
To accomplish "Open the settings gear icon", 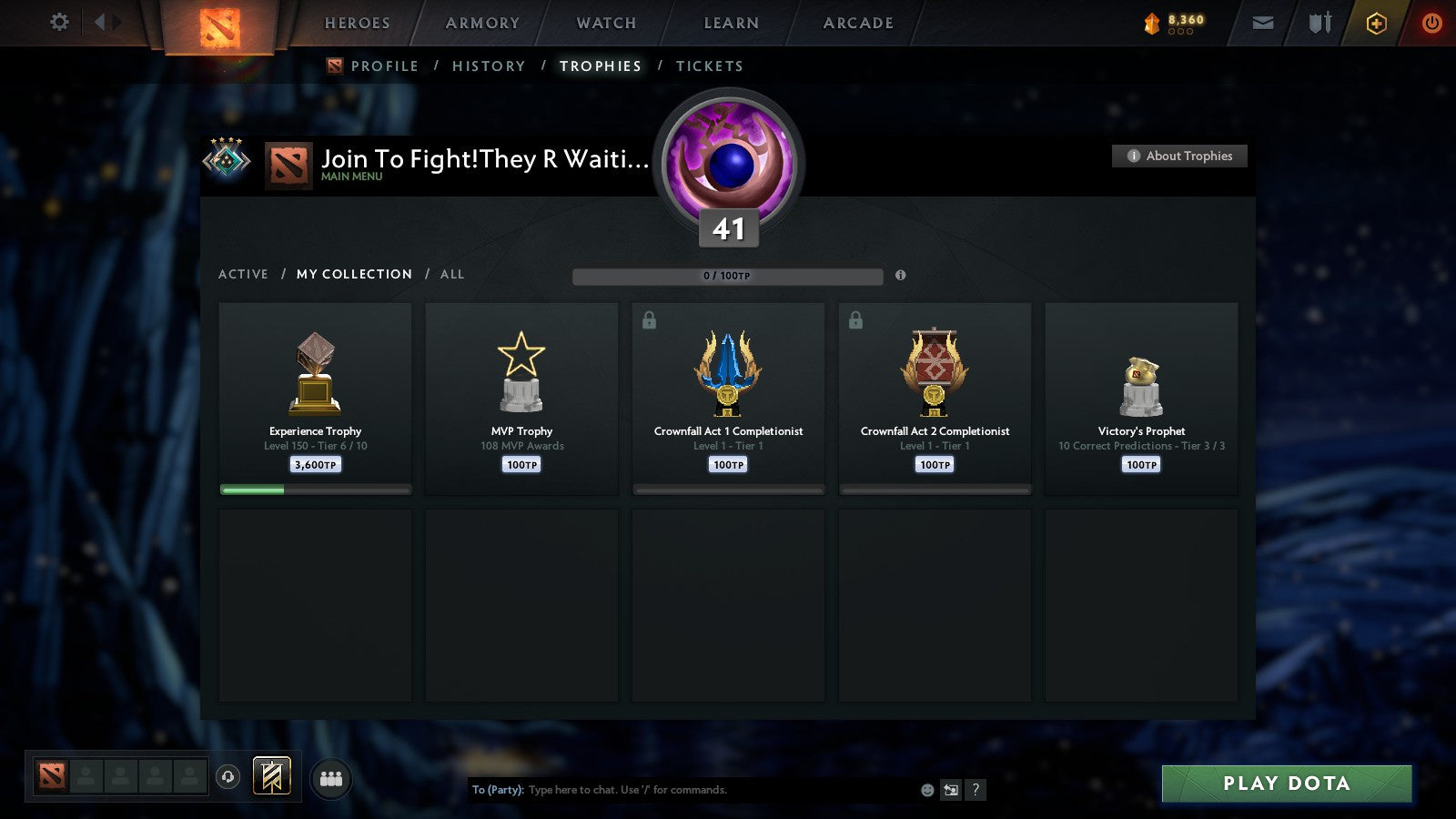I will (58, 23).
